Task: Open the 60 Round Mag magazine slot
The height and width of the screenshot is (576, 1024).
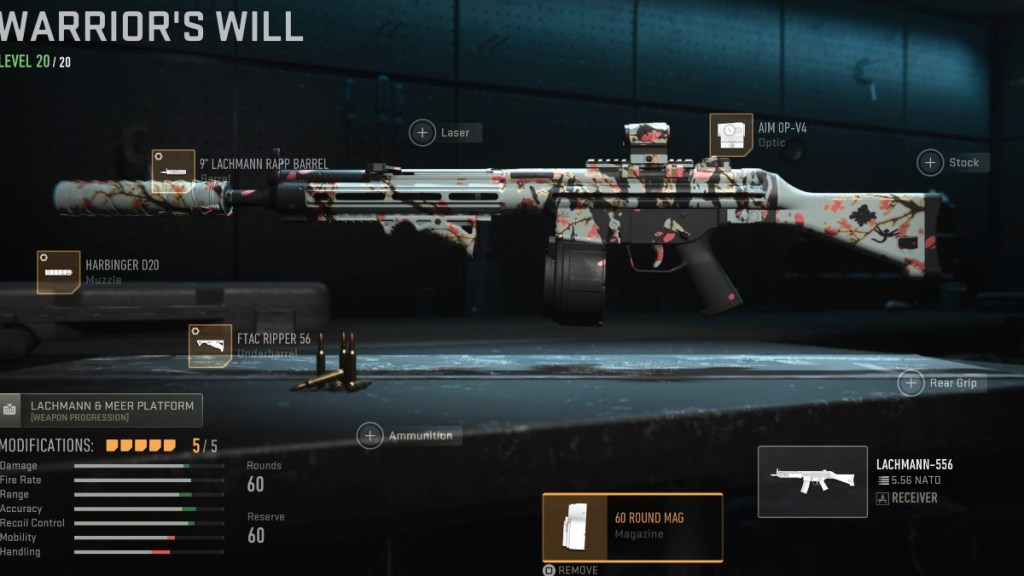Action: [632, 526]
